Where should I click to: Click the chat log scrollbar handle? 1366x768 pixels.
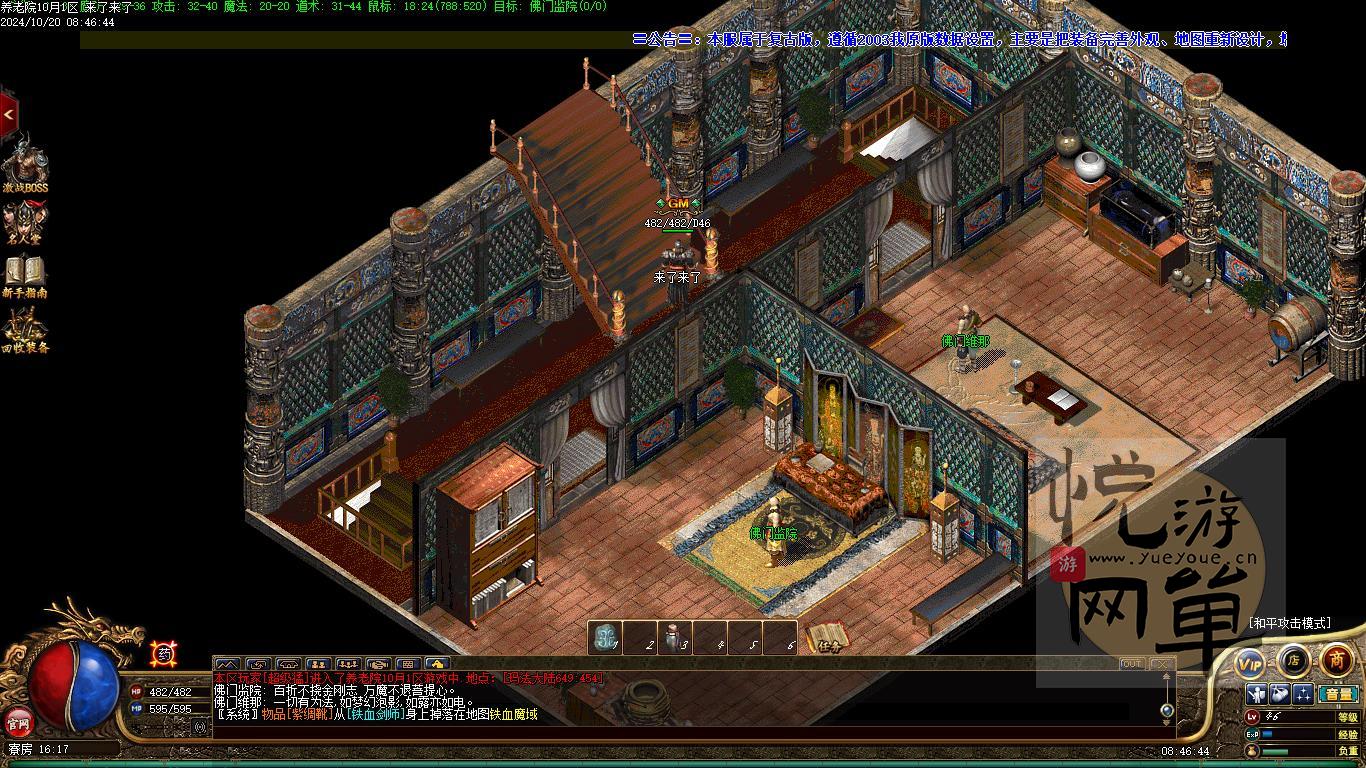click(1166, 710)
